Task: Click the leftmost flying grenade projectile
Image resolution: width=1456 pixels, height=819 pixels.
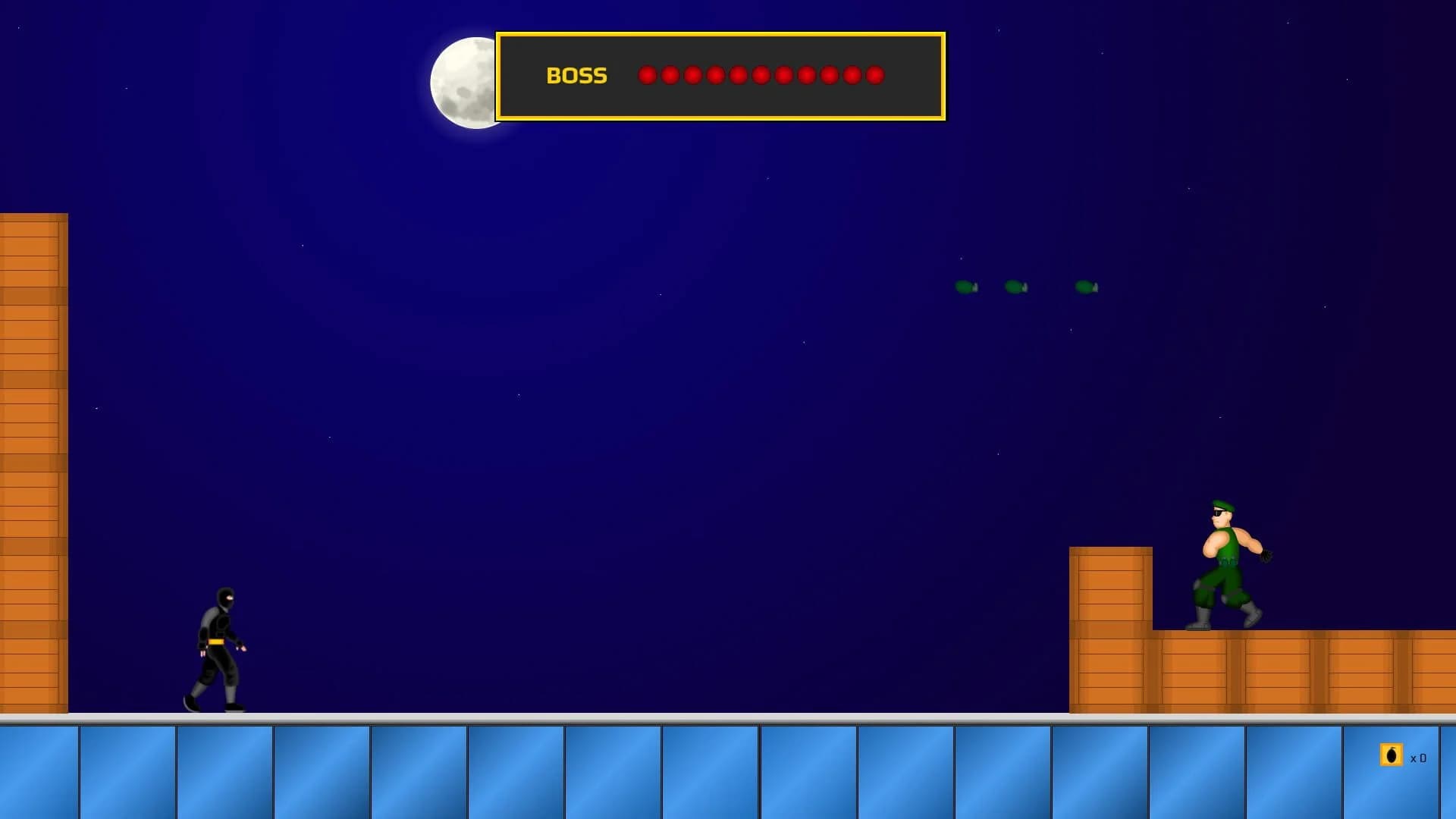Action: 966,287
